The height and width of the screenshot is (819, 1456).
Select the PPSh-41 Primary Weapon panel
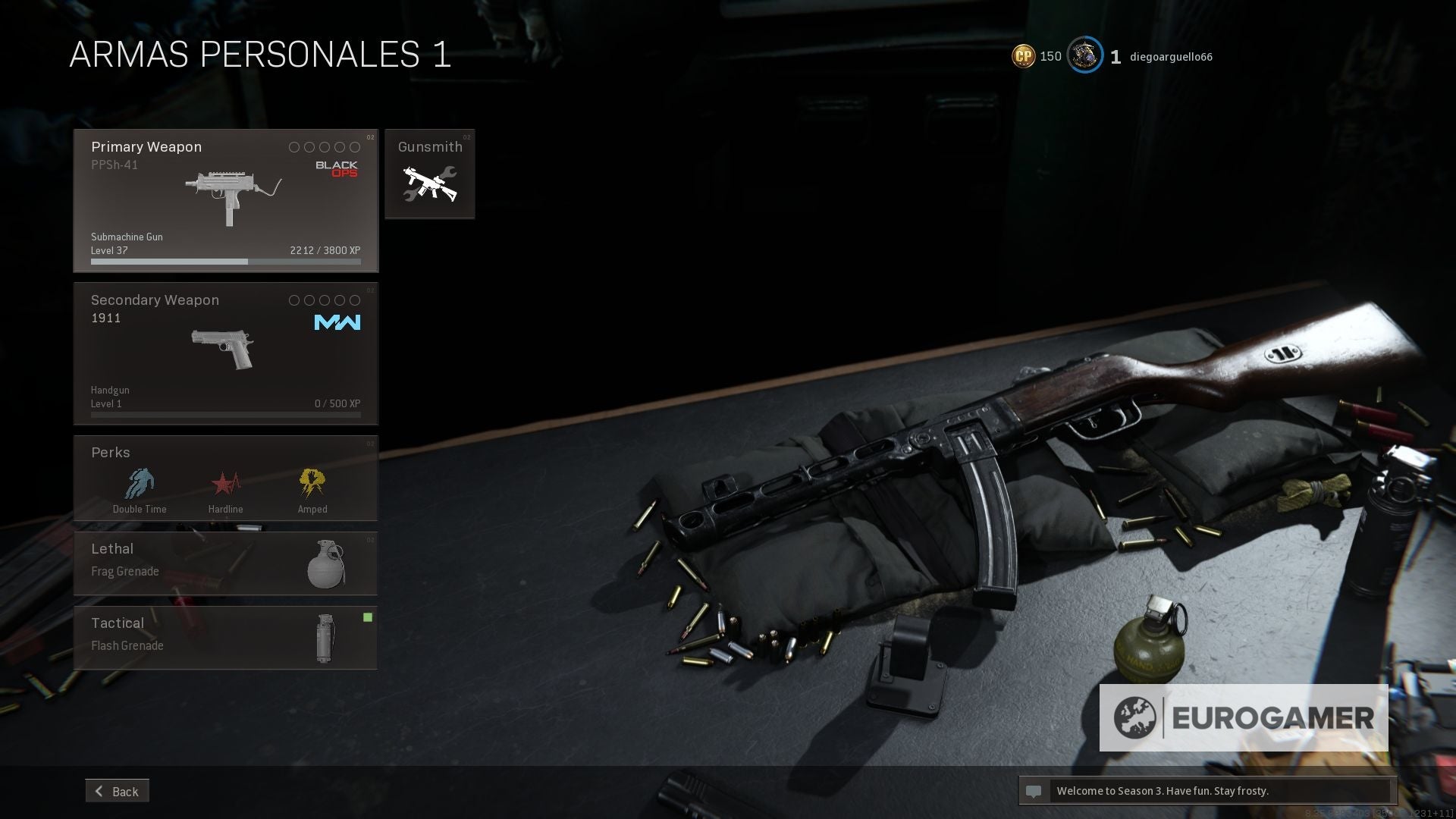[225, 200]
